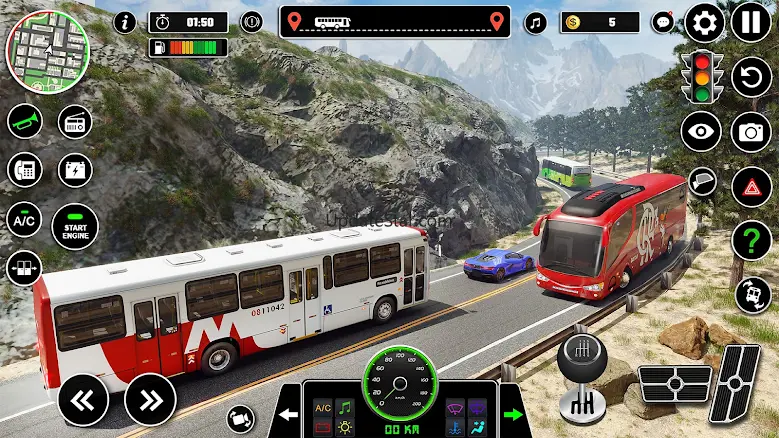Open the circular city minimap
779x438 pixels.
pos(41,48)
